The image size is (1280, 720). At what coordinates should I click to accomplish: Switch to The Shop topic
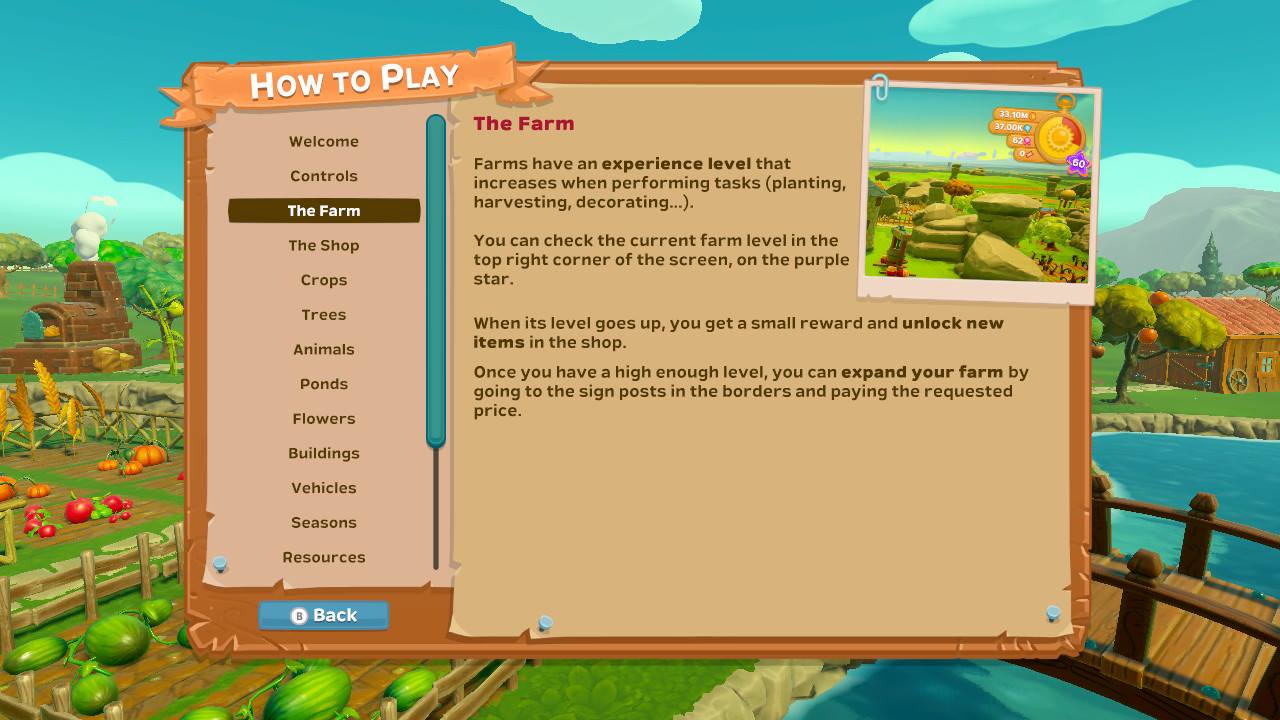click(324, 245)
